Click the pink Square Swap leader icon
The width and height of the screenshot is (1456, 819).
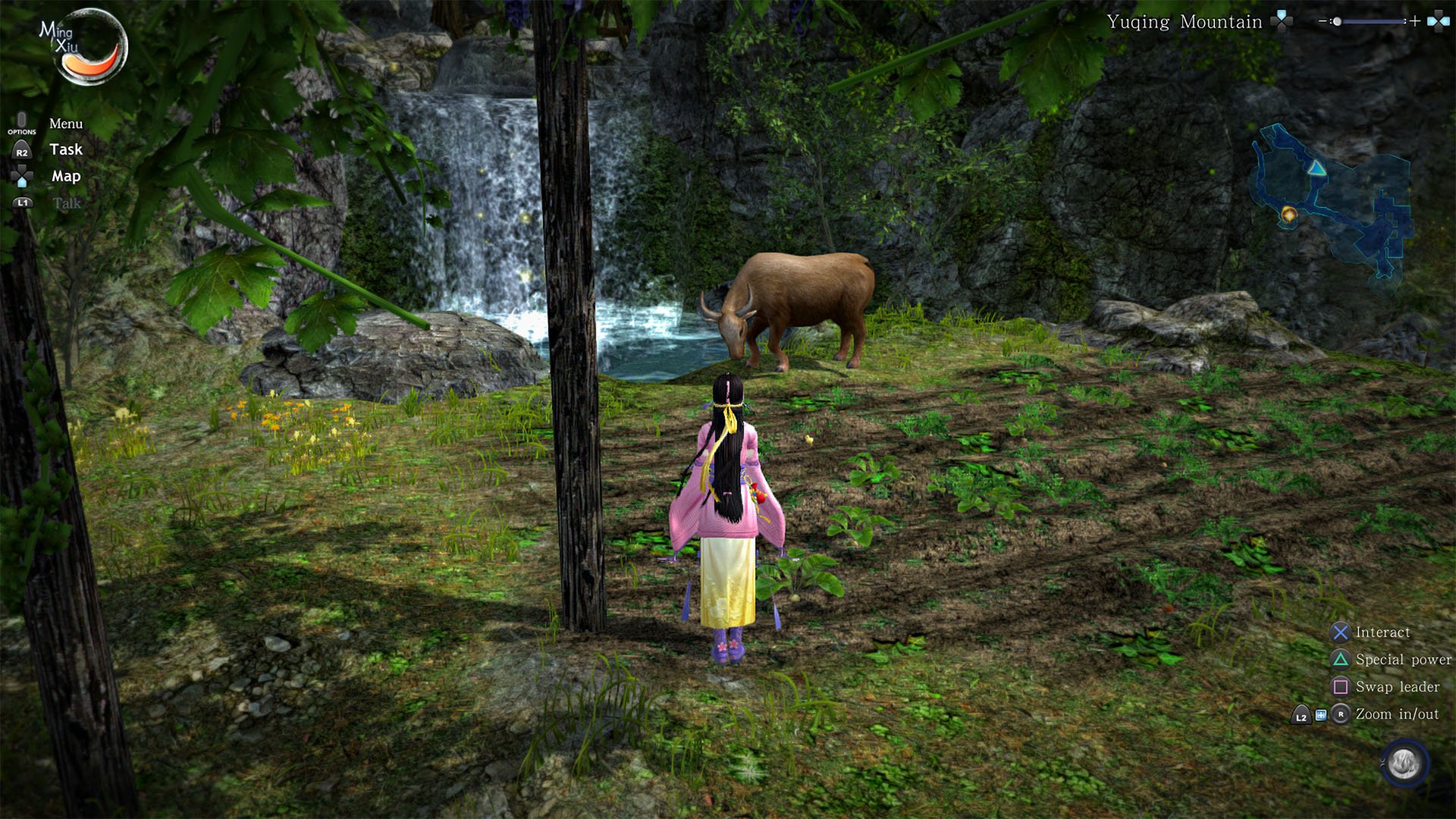pos(1341,687)
